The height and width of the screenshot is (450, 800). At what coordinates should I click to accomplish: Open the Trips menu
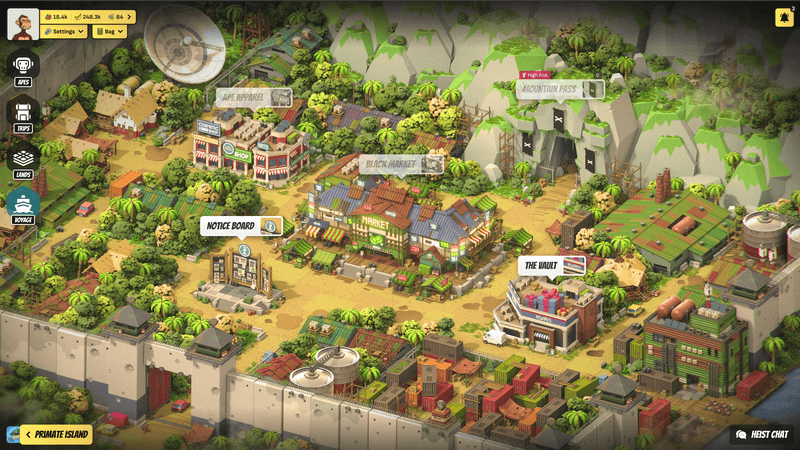pyautogui.click(x=23, y=115)
